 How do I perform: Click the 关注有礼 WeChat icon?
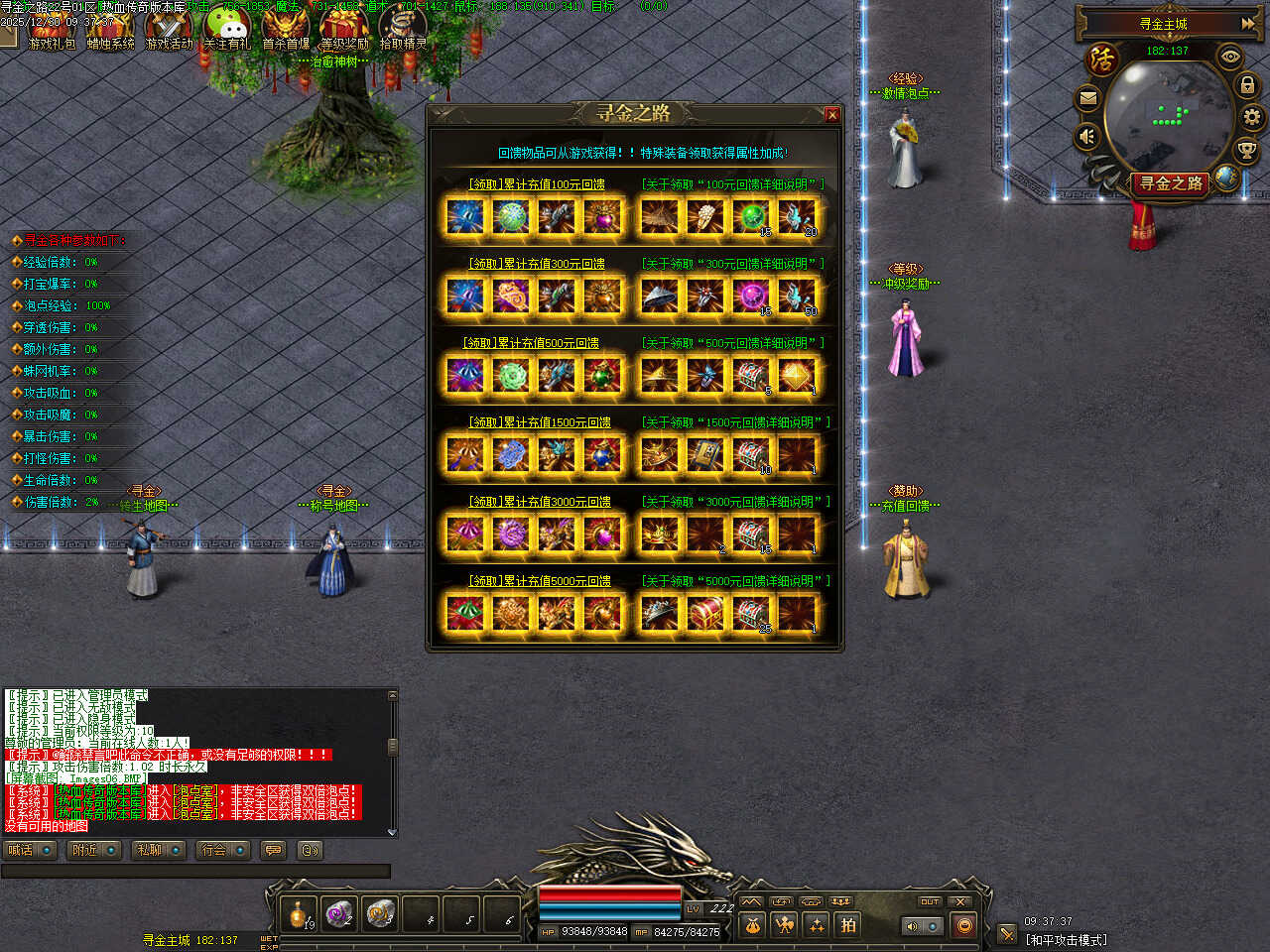(227, 28)
